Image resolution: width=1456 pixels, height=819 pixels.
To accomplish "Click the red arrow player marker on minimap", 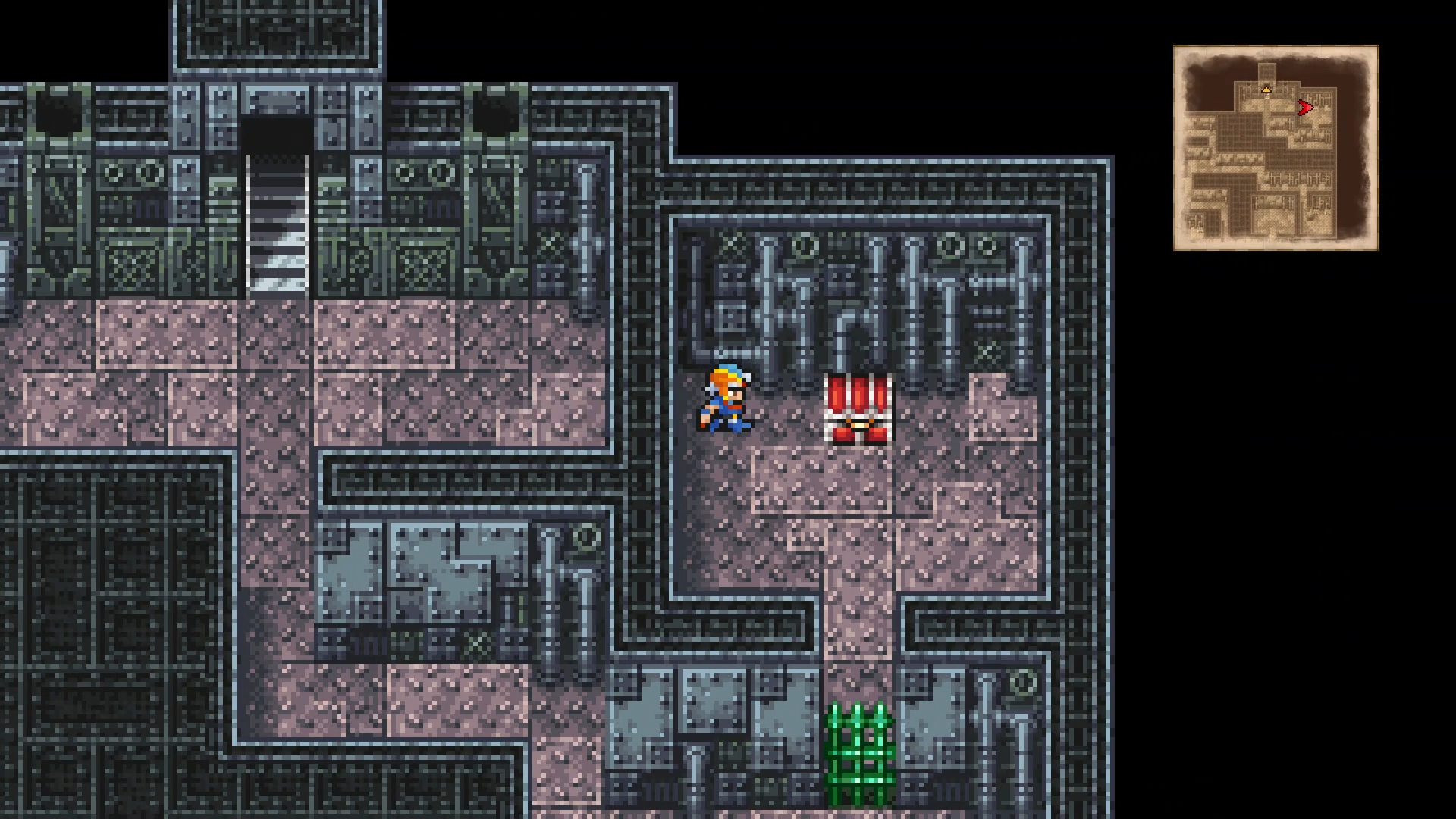I will pyautogui.click(x=1306, y=108).
